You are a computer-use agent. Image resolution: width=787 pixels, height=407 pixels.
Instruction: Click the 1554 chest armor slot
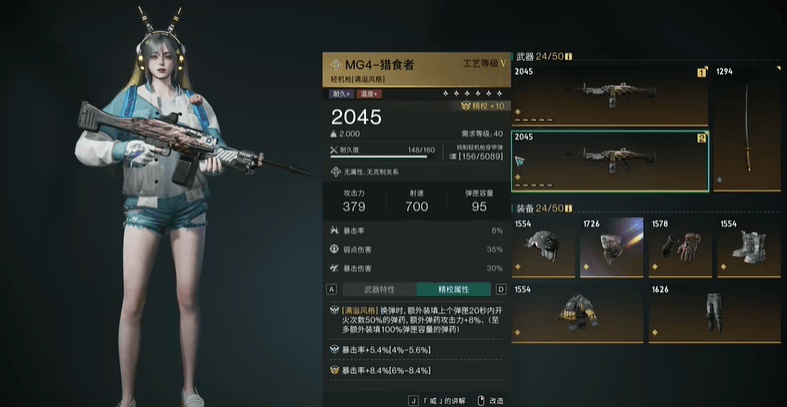pos(577,312)
